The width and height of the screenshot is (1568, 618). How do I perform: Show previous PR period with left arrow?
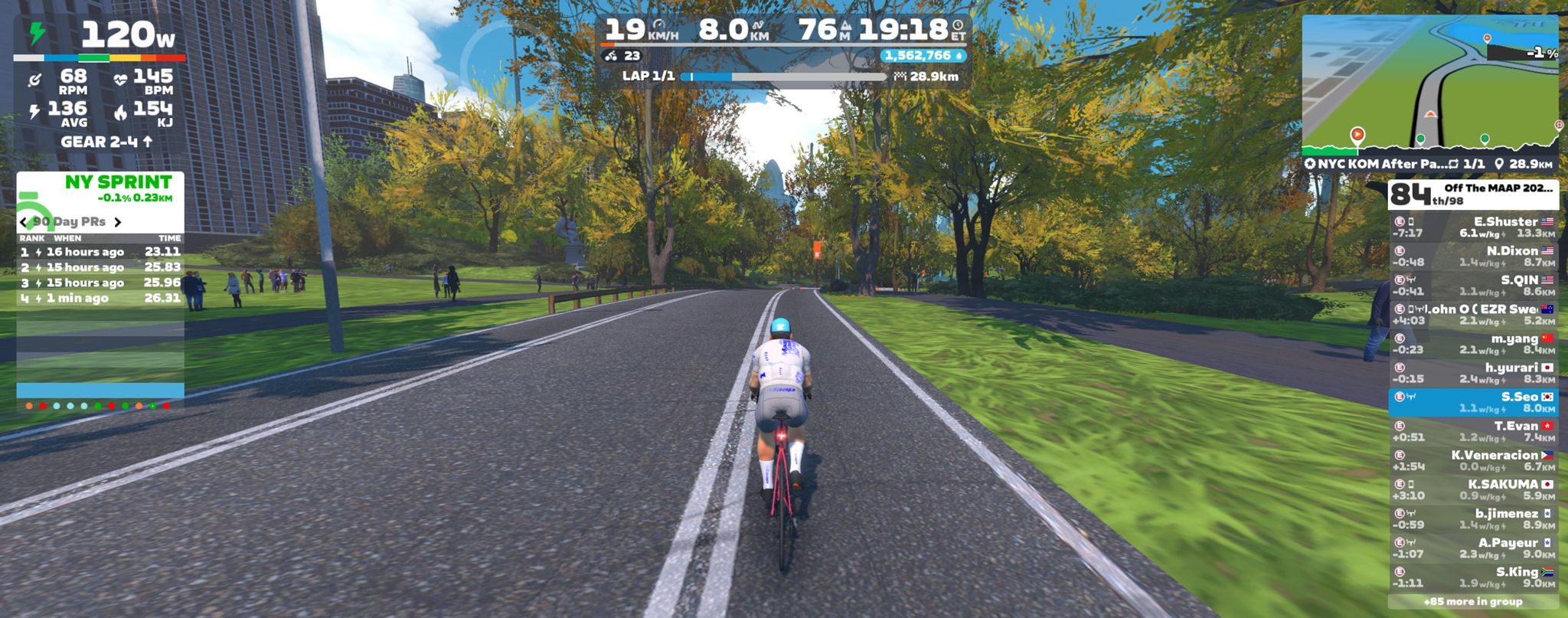24,222
